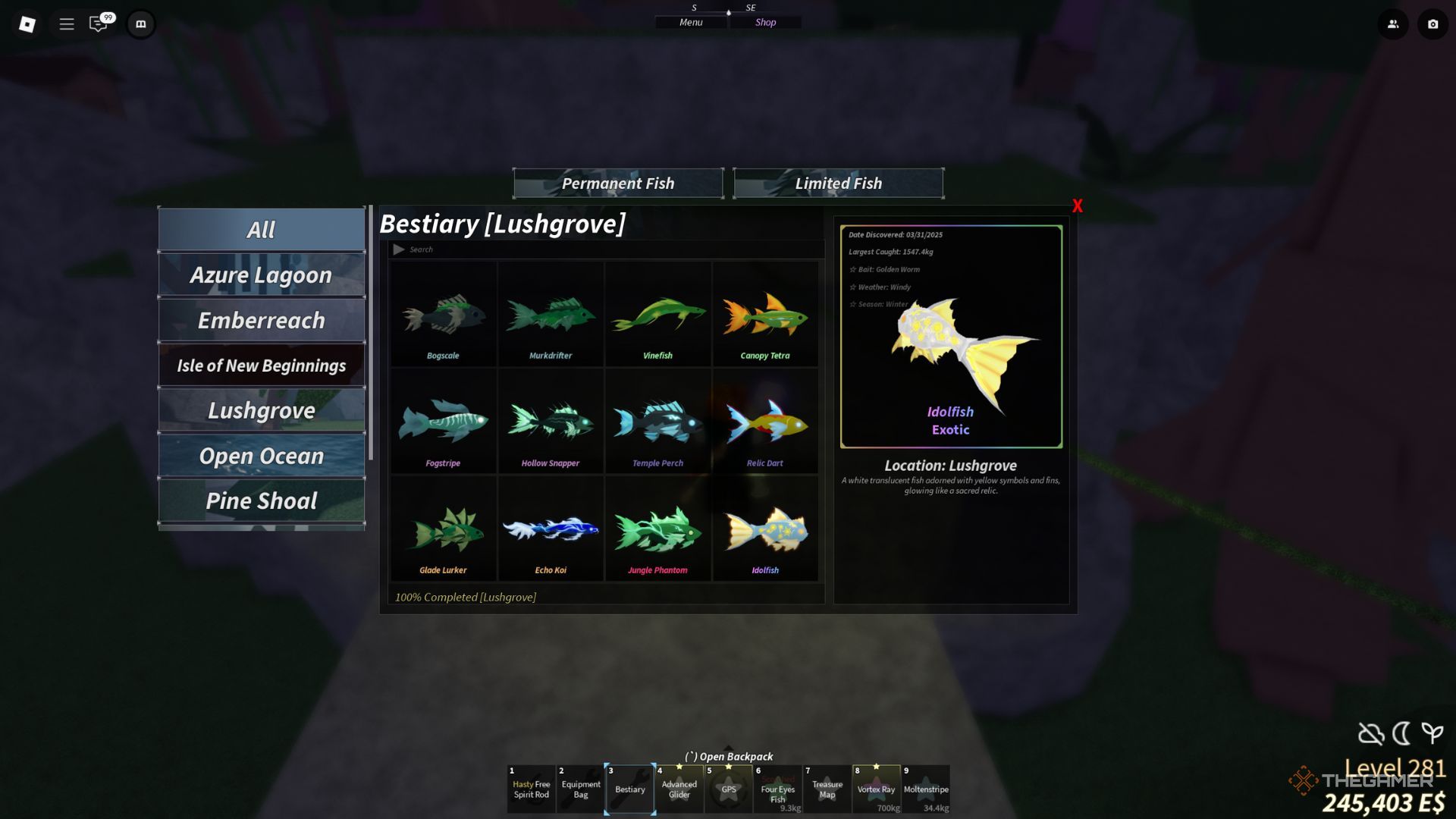Click the Temple Perch entry

tap(657, 422)
